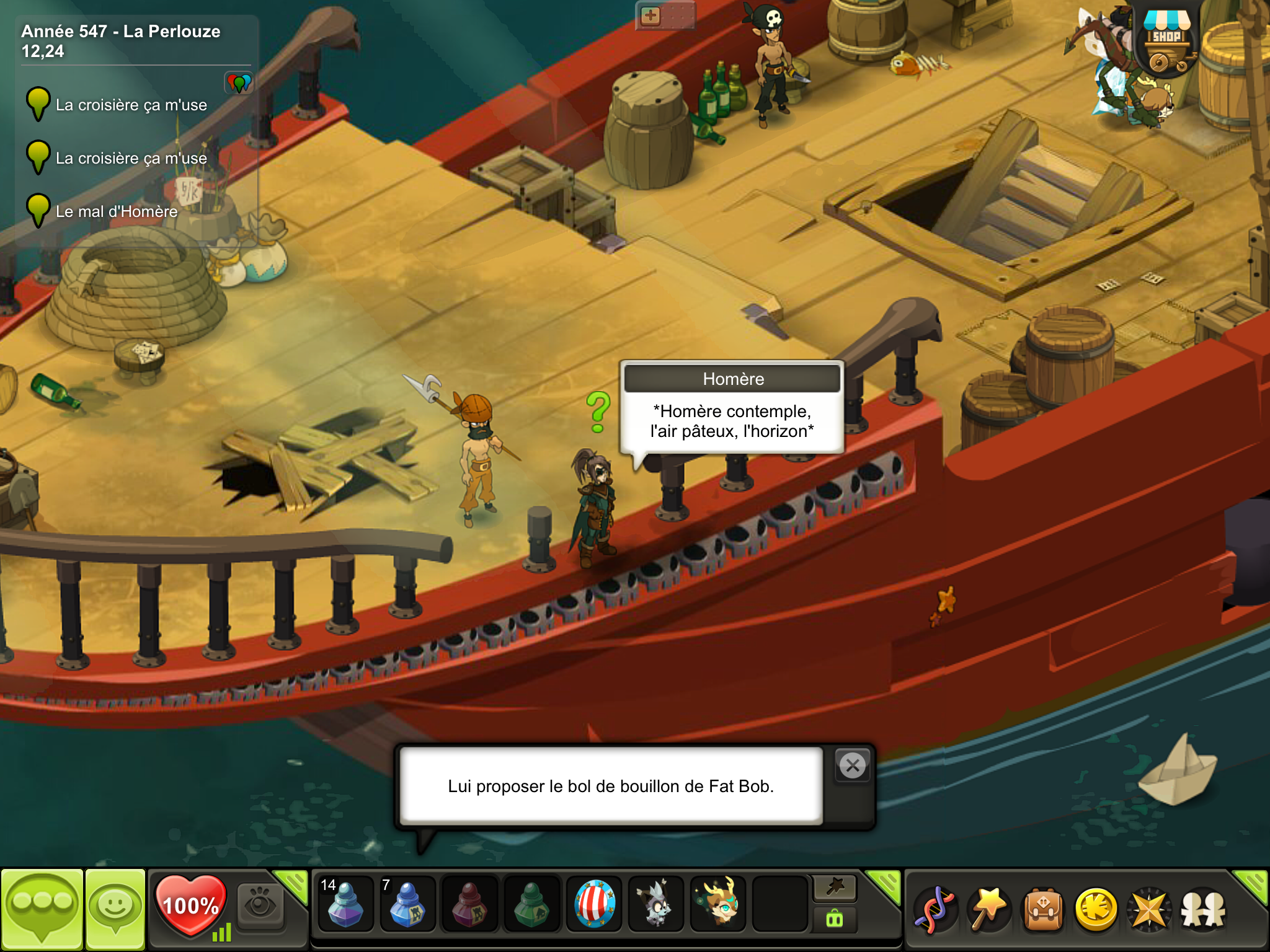Image resolution: width=1270 pixels, height=952 pixels.
Task: Open the chat speech bubble
Action: (x=42, y=909)
